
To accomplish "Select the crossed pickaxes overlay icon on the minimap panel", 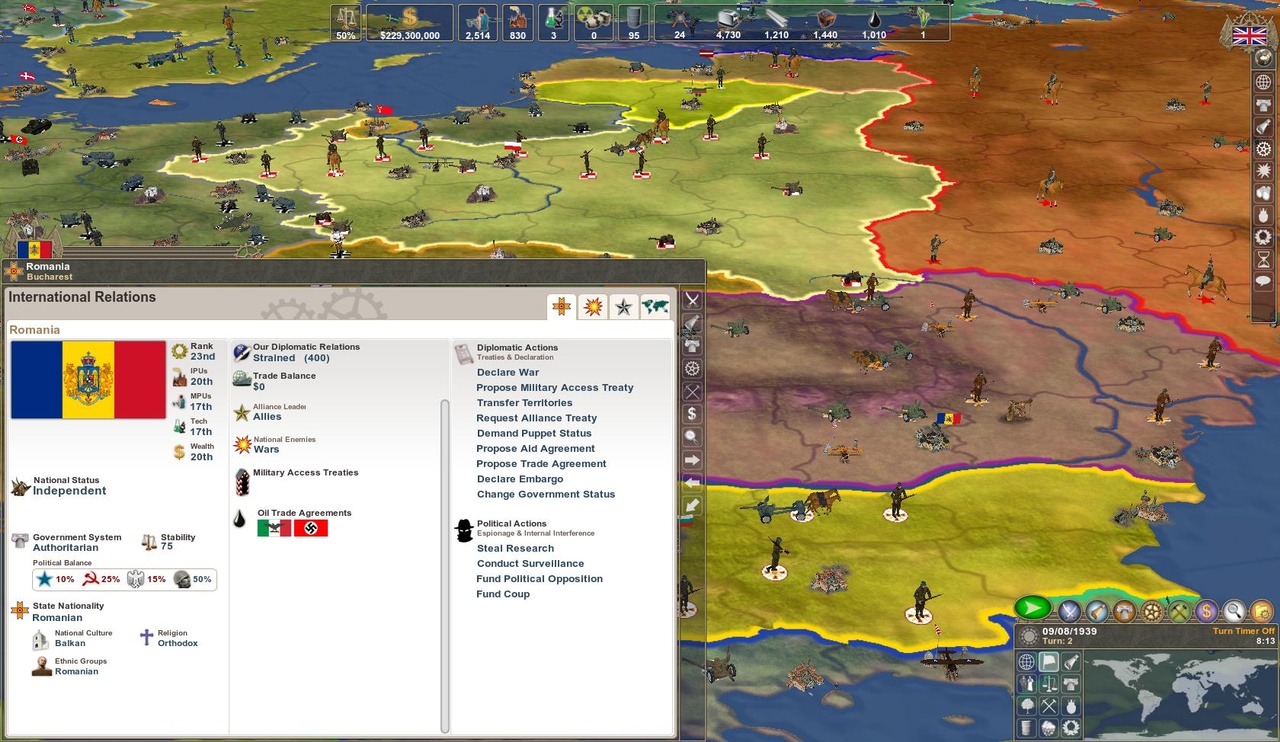I will (x=1049, y=706).
